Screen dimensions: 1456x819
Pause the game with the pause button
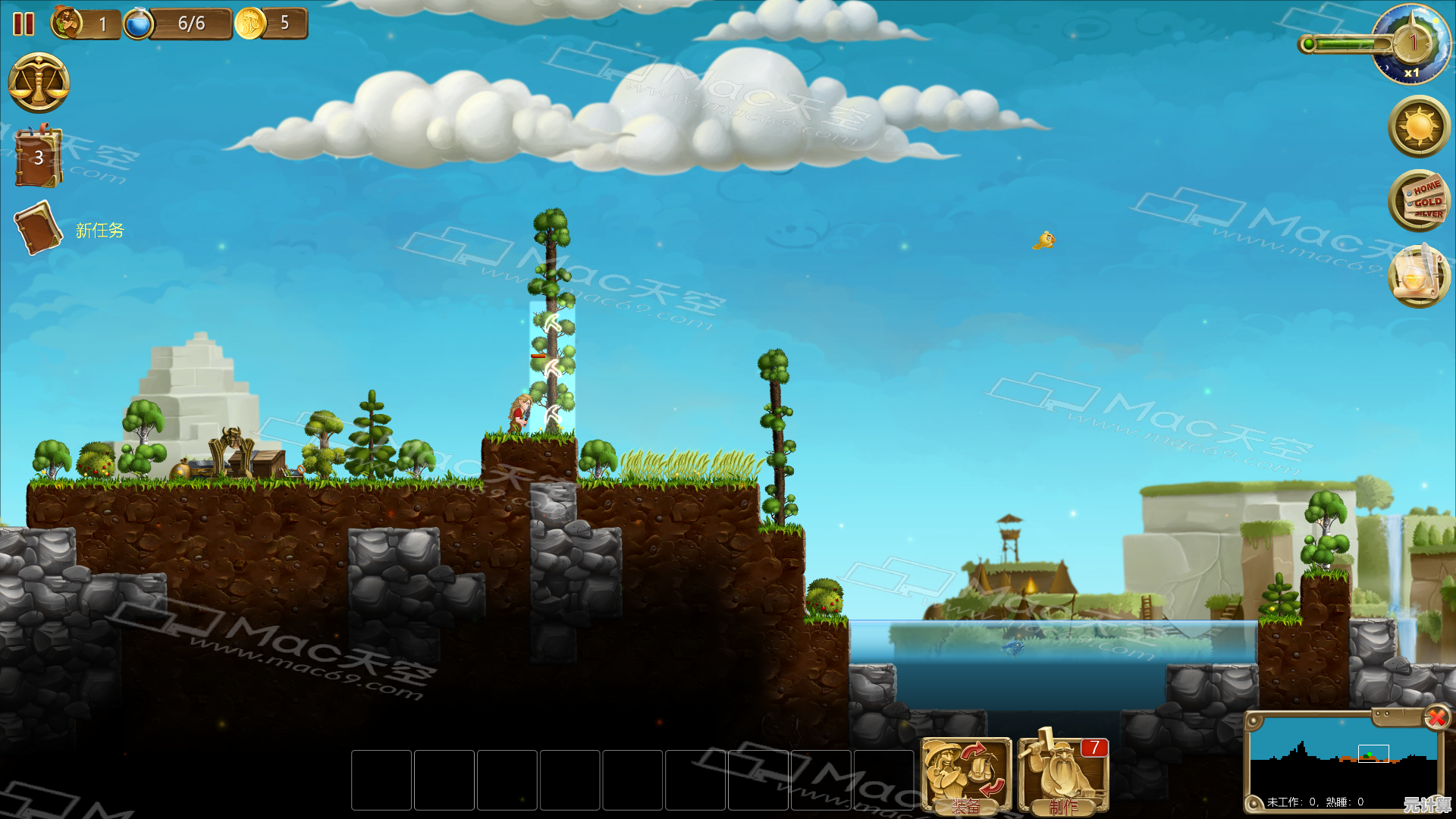point(24,24)
